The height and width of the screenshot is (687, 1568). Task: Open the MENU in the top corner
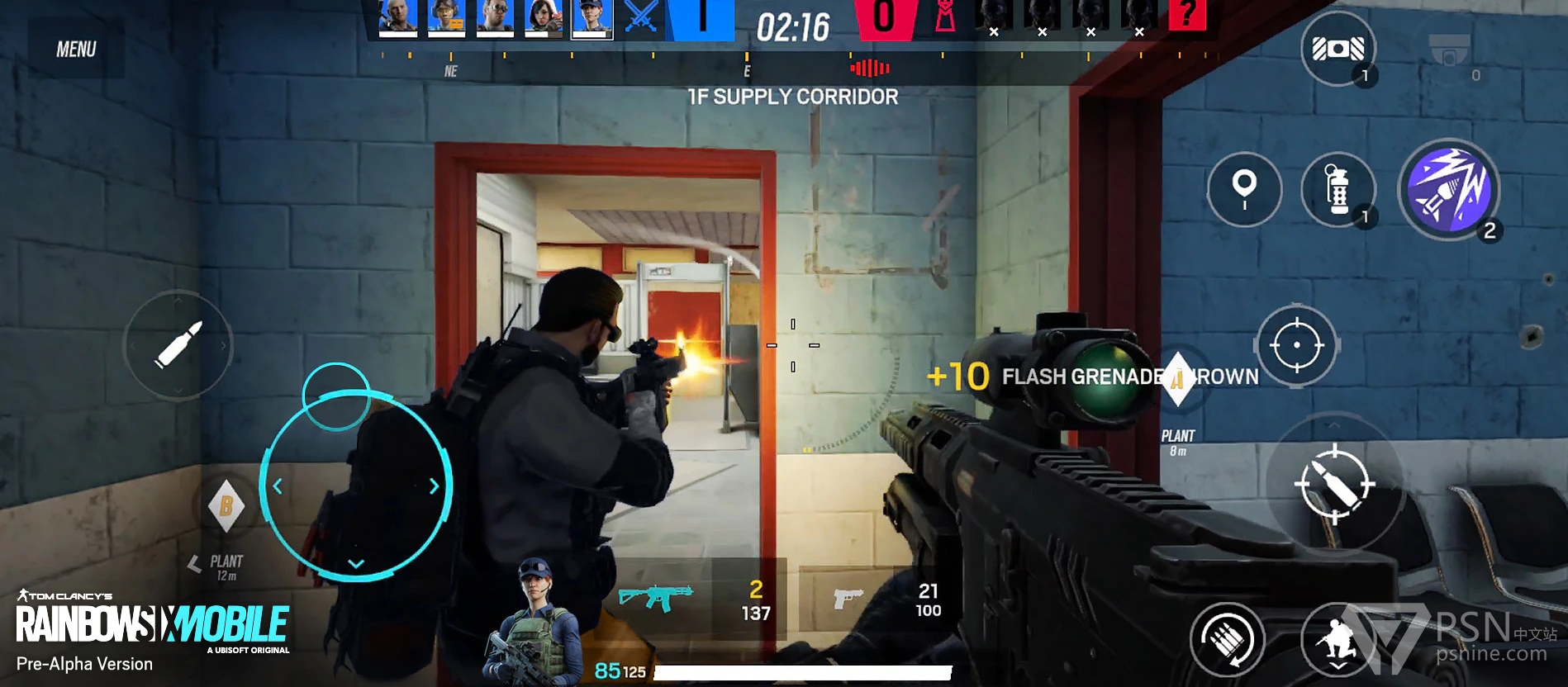76,50
